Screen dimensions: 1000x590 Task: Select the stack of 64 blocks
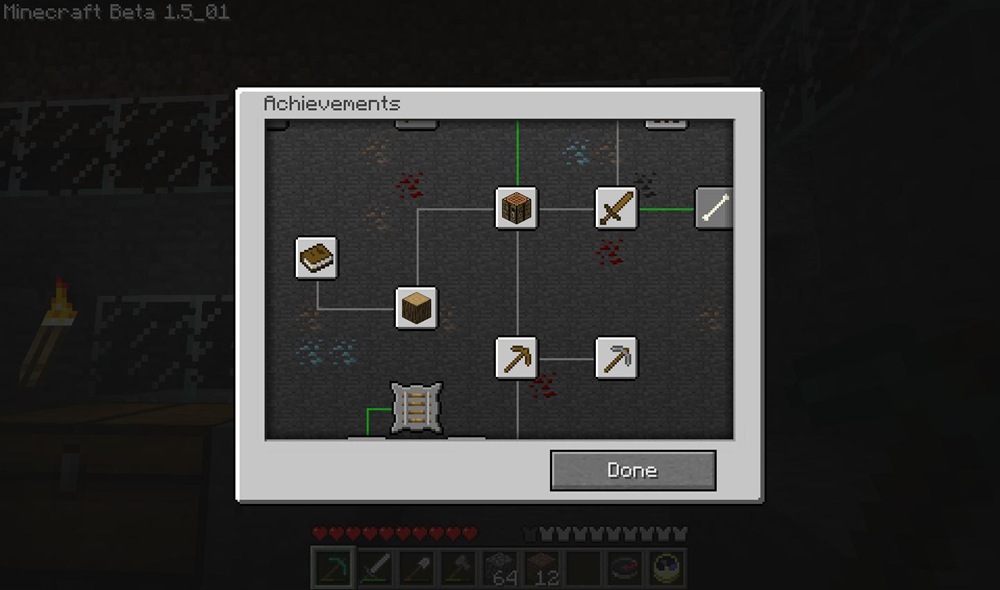tap(500, 568)
